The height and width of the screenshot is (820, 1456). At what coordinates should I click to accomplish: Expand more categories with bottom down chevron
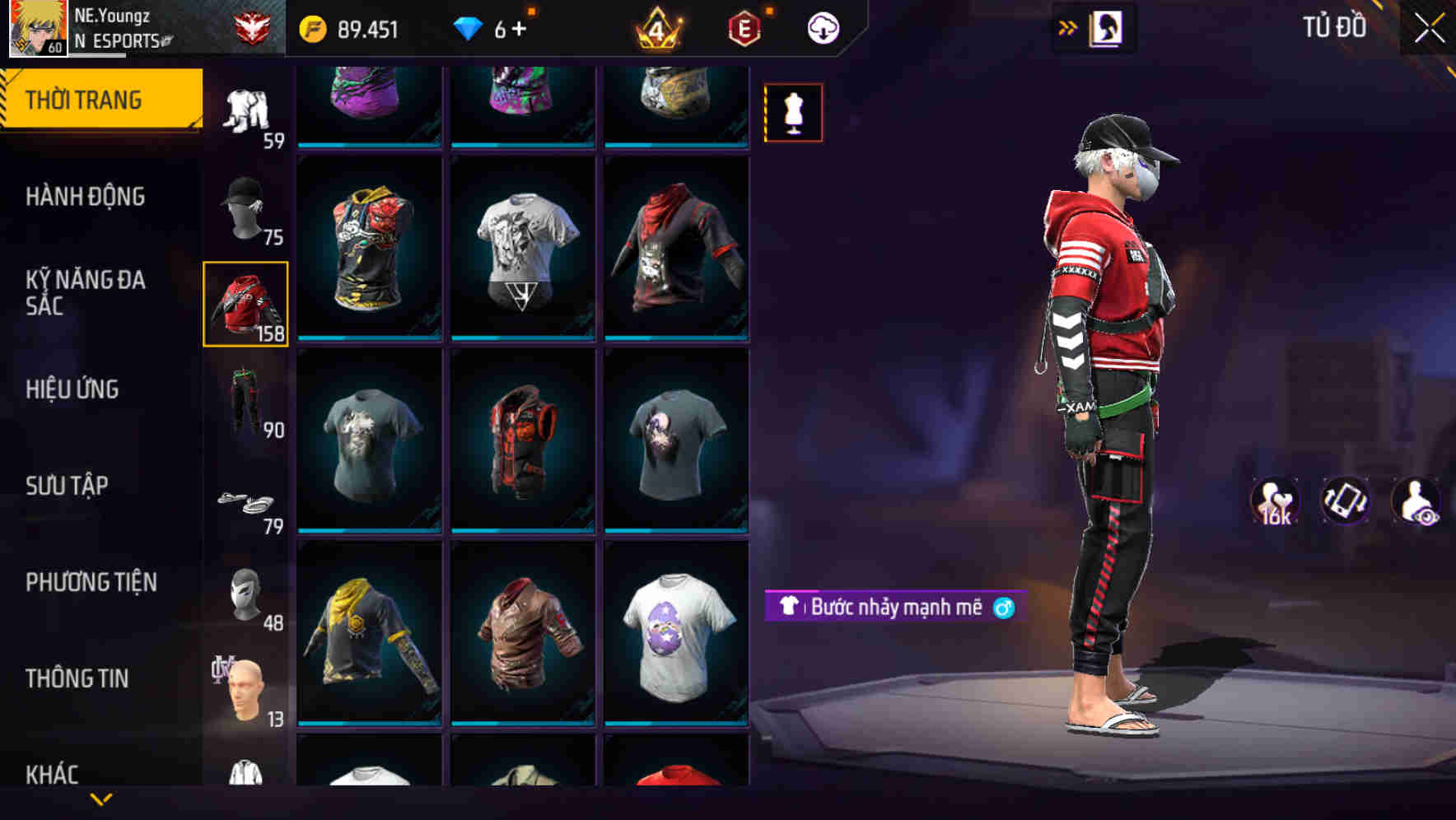click(x=103, y=800)
